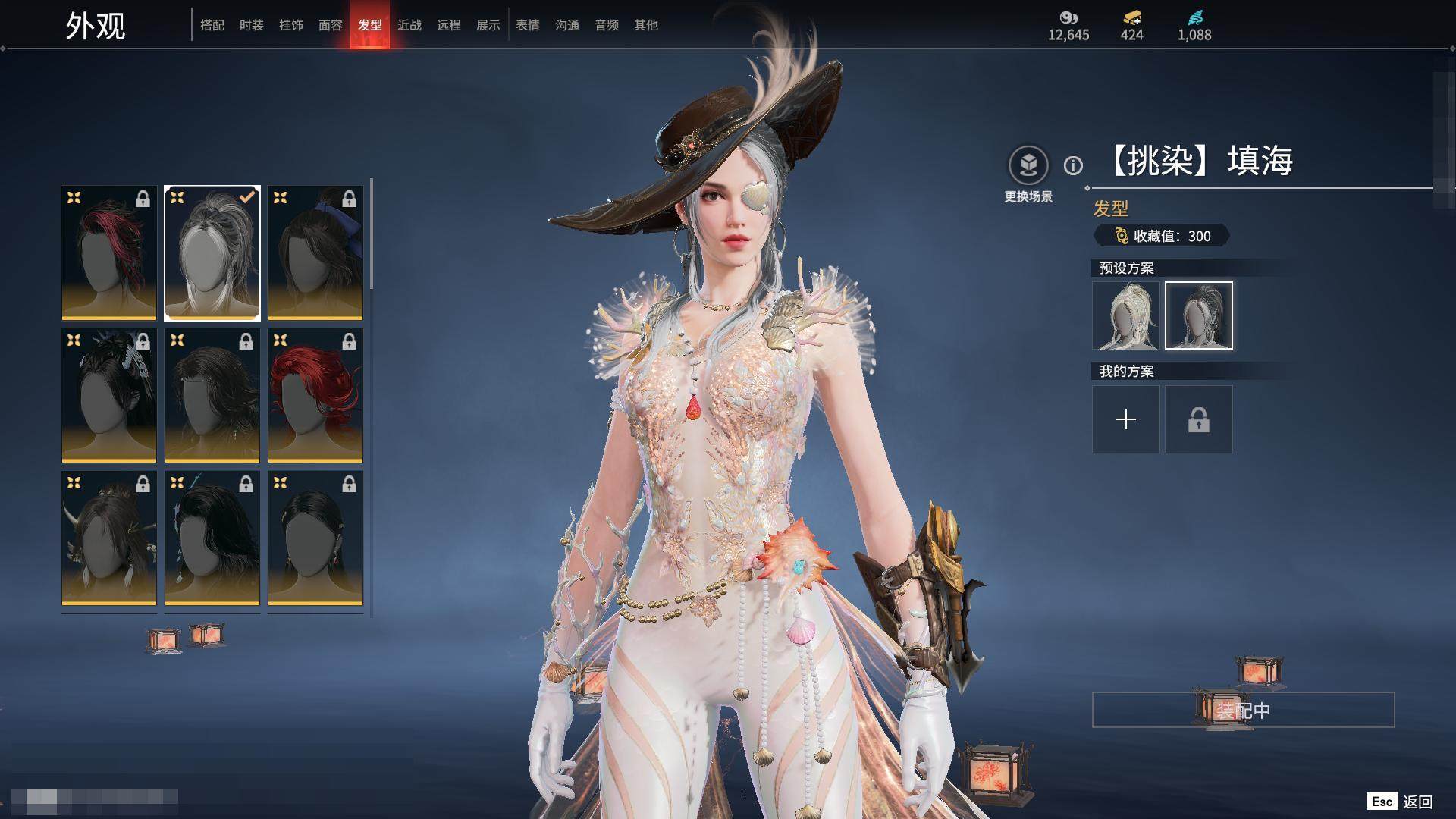Open the 音频 tab

[x=607, y=25]
